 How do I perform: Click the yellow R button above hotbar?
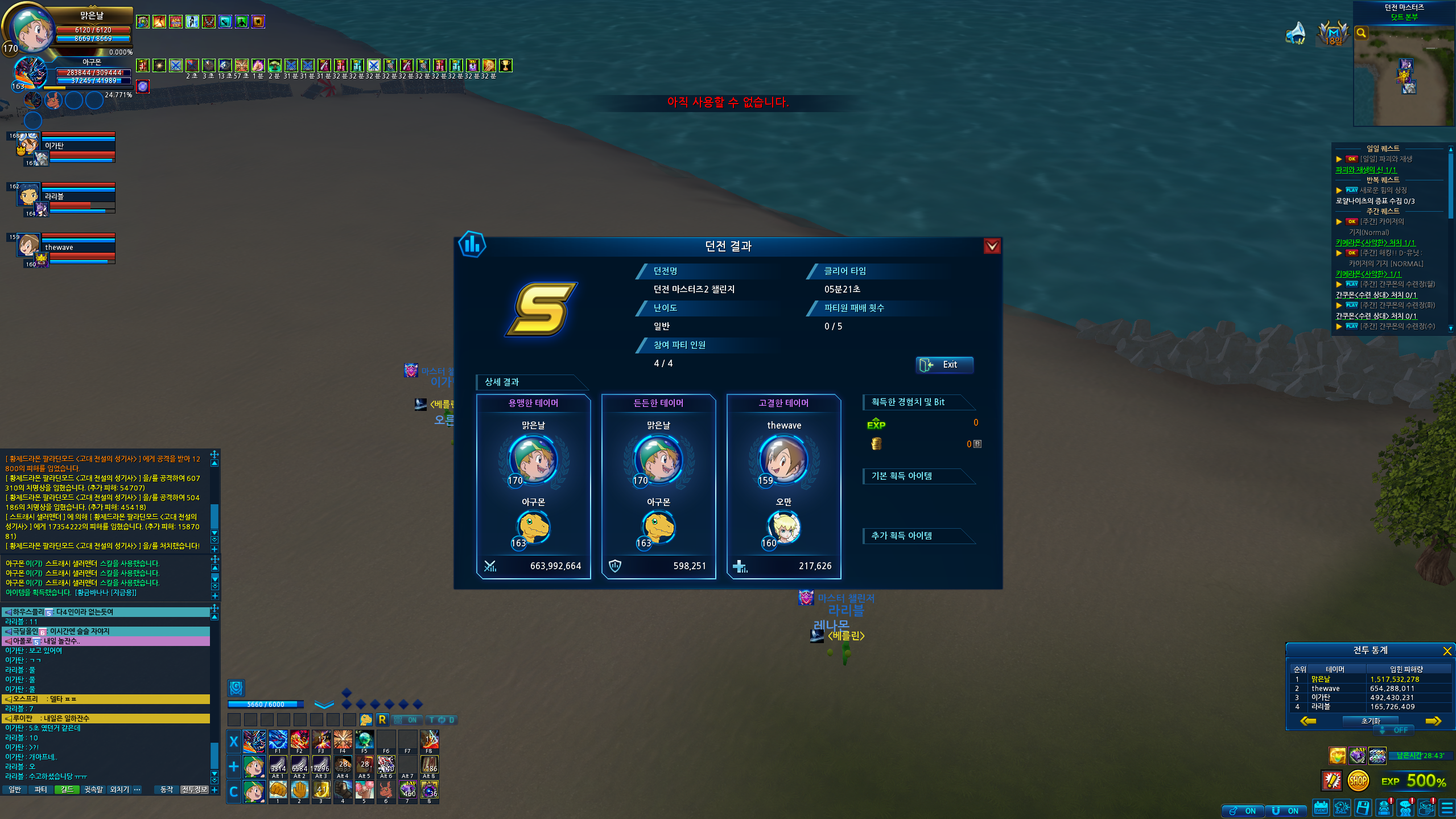[x=382, y=720]
